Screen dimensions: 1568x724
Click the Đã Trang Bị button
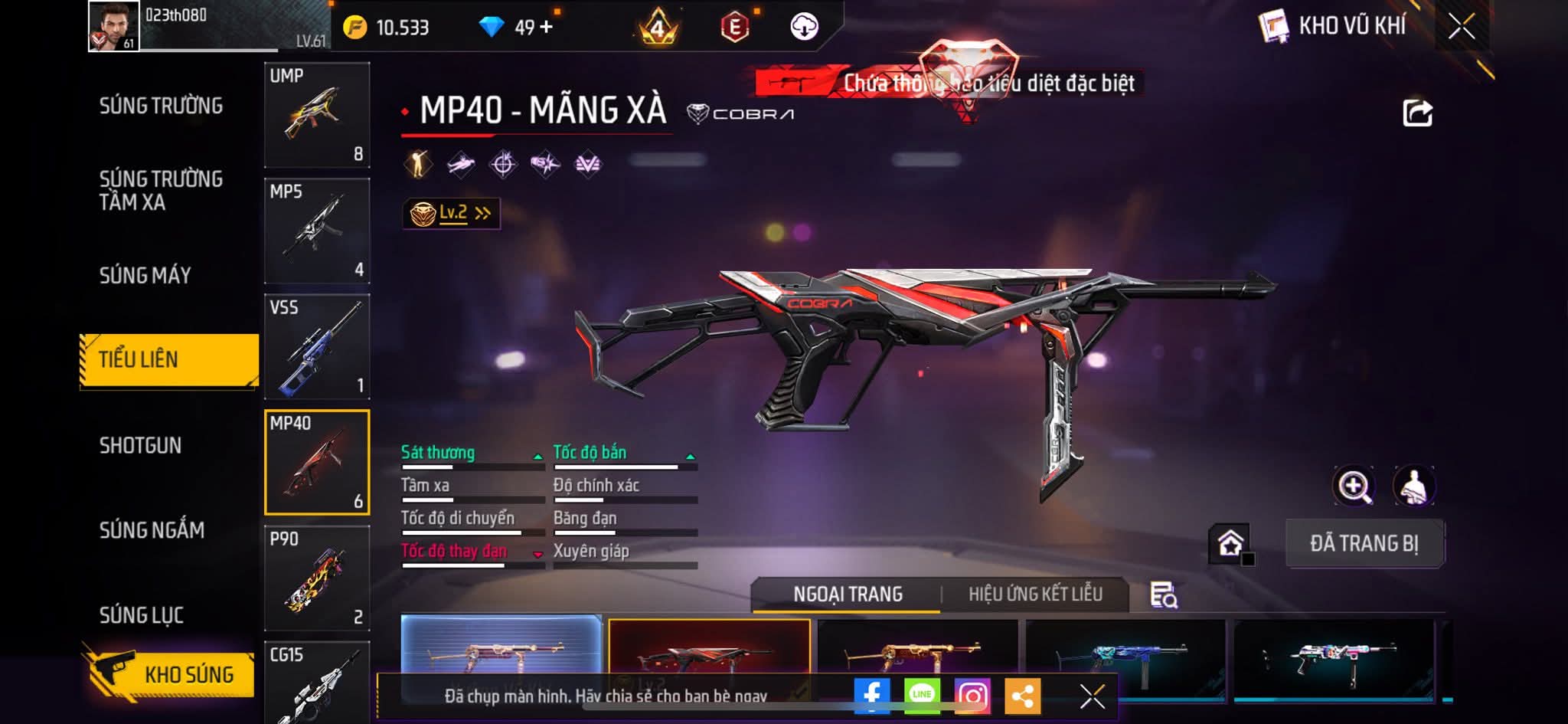1364,543
